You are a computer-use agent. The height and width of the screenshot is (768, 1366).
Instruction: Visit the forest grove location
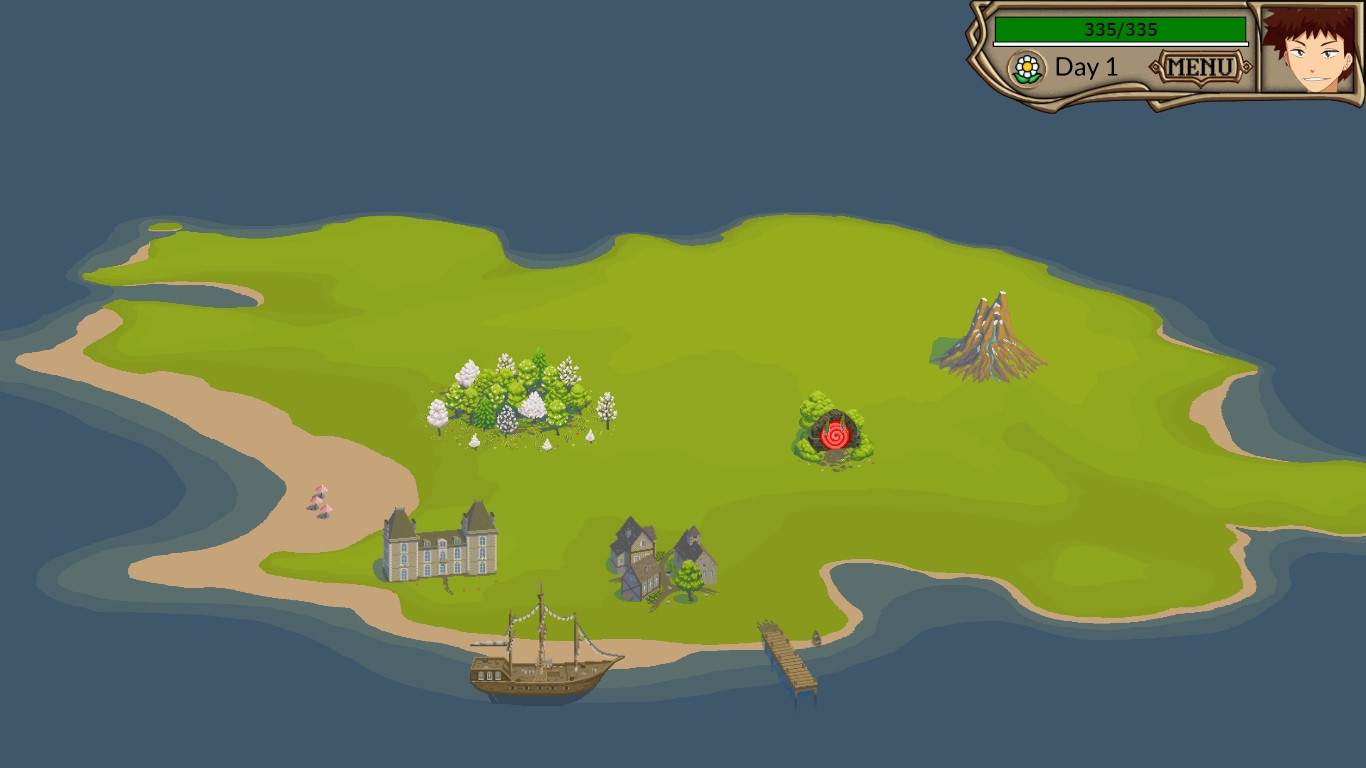520,398
